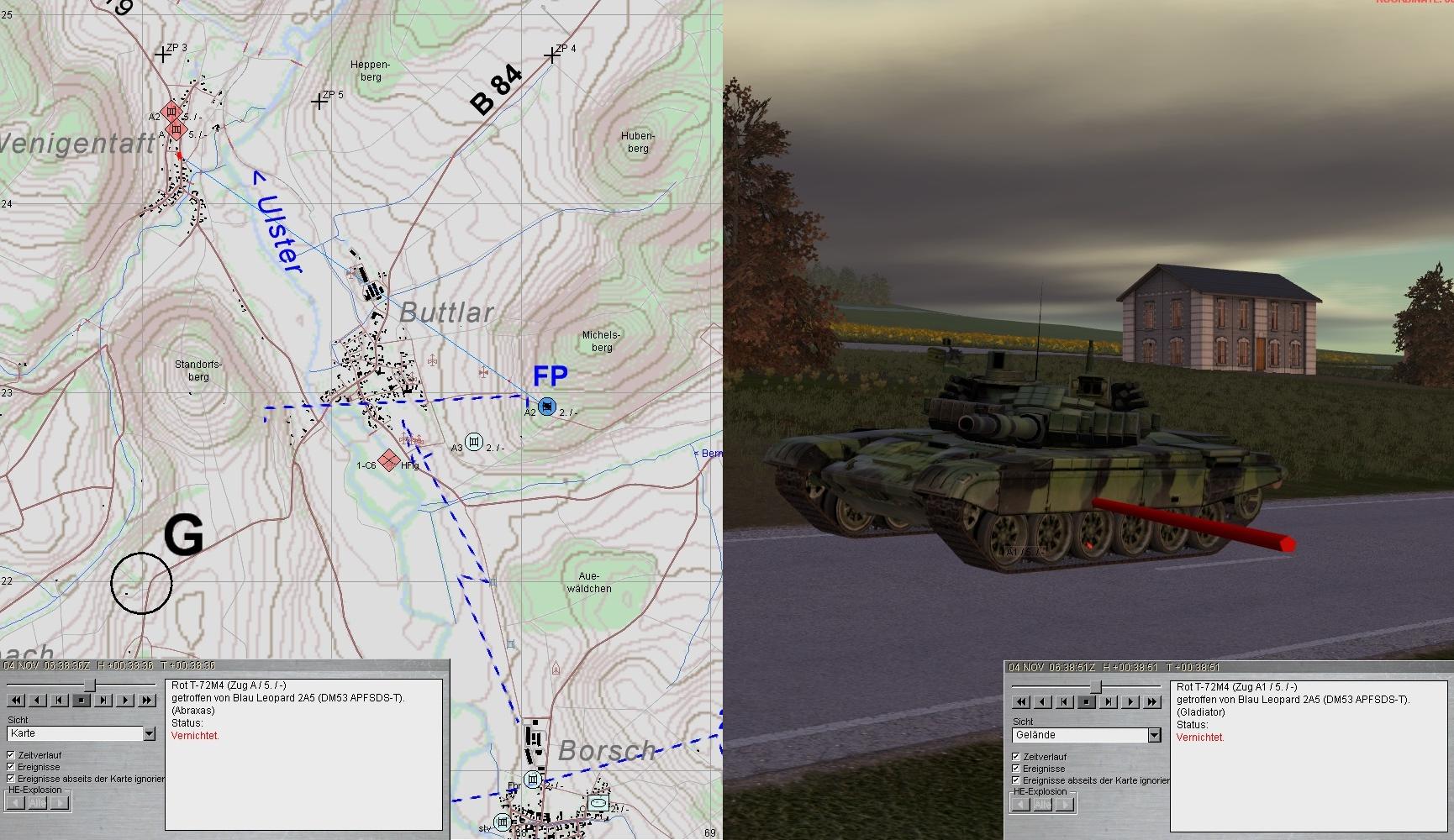Click the timeline slider handle in Gelände panel
This screenshot has height=840, width=1454.
(x=1094, y=687)
